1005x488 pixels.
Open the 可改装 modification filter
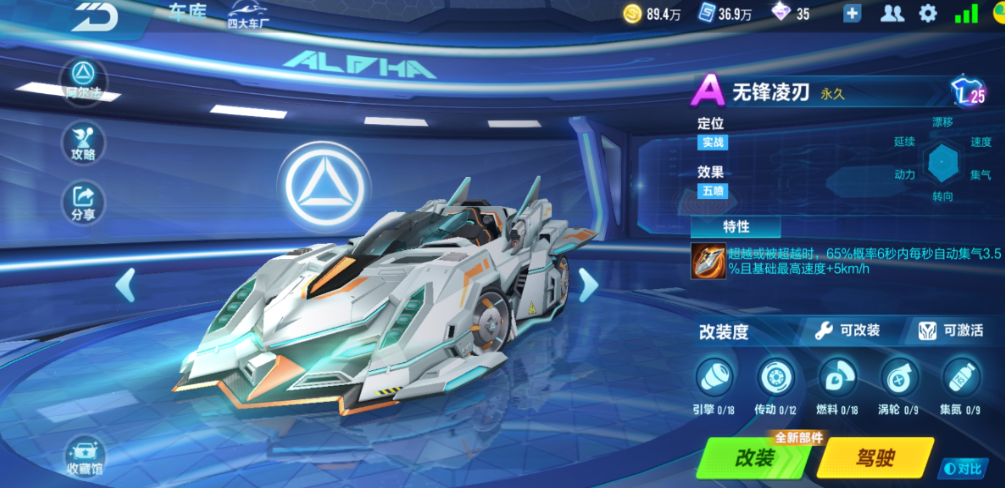(848, 330)
